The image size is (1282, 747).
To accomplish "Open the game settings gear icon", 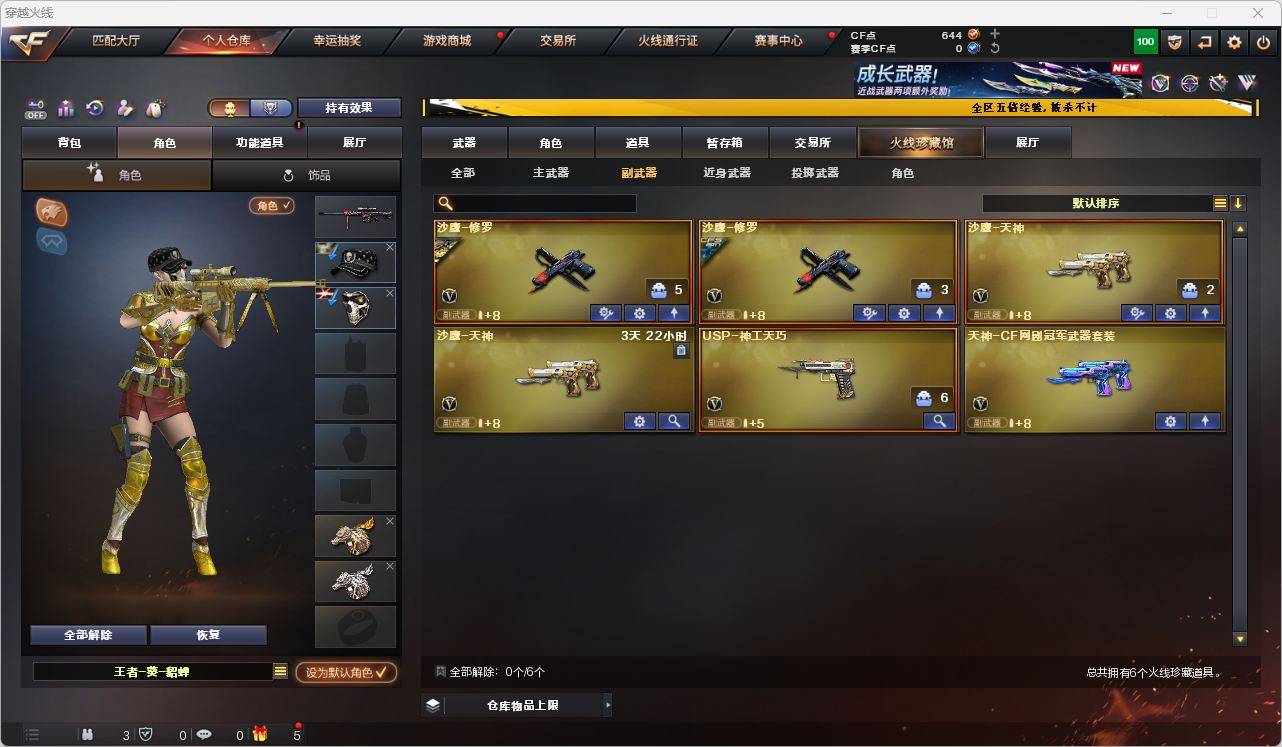I will point(1233,41).
